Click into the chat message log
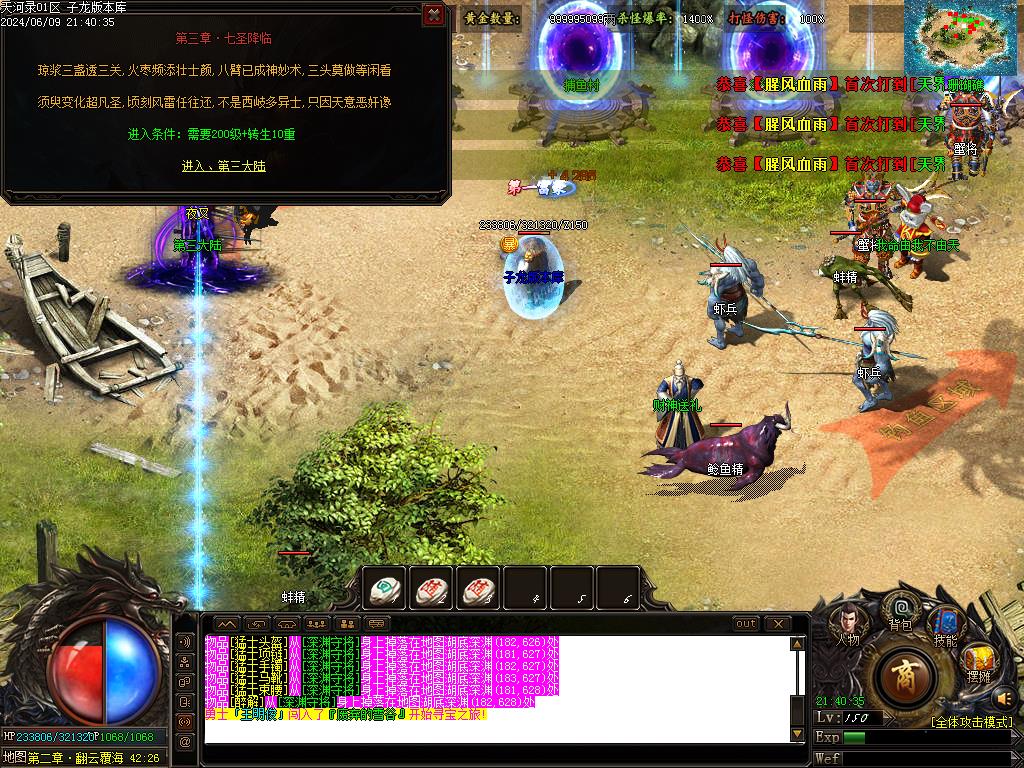This screenshot has height=768, width=1024. (495, 690)
